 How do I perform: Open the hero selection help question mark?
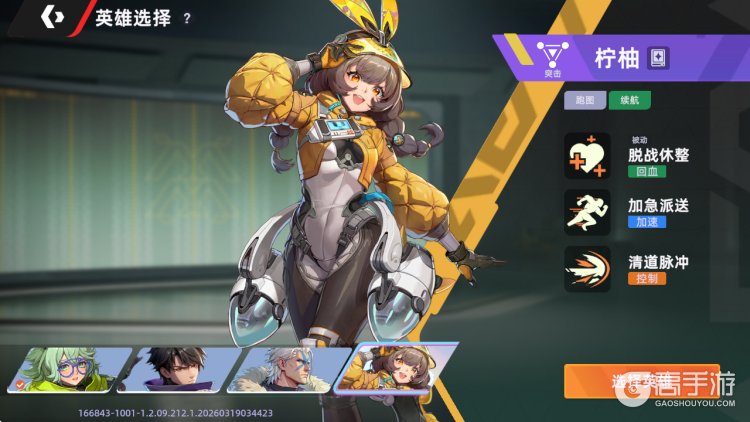tap(187, 18)
